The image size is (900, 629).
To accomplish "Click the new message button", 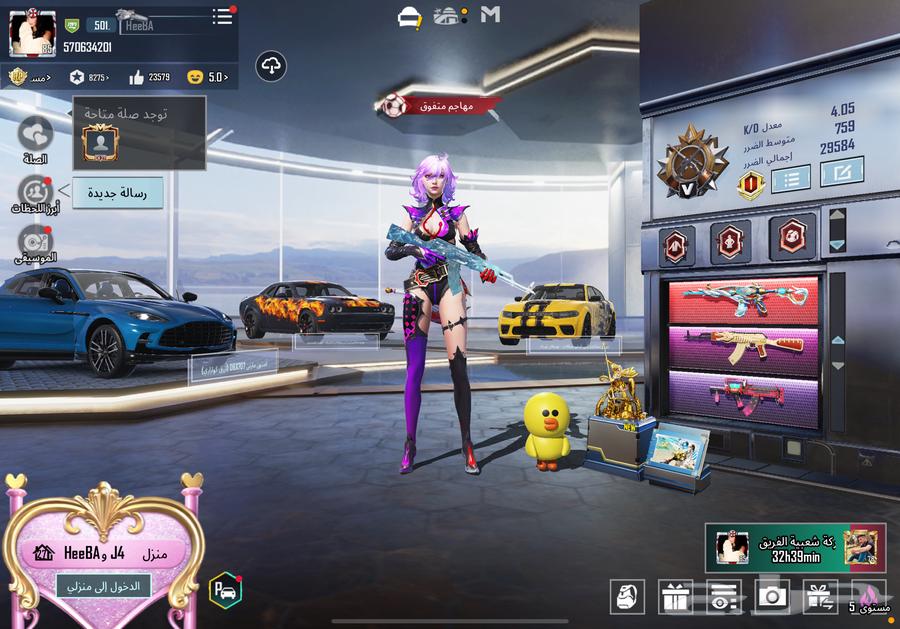I will pos(118,193).
